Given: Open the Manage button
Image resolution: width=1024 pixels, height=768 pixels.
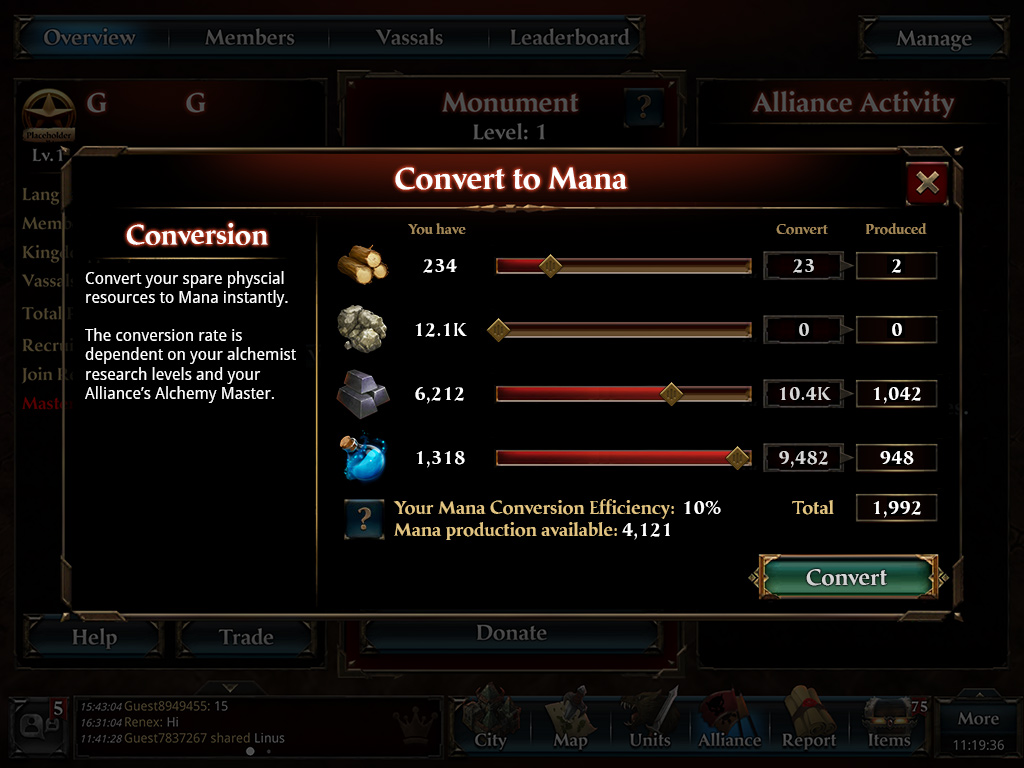Looking at the screenshot, I should 933,39.
